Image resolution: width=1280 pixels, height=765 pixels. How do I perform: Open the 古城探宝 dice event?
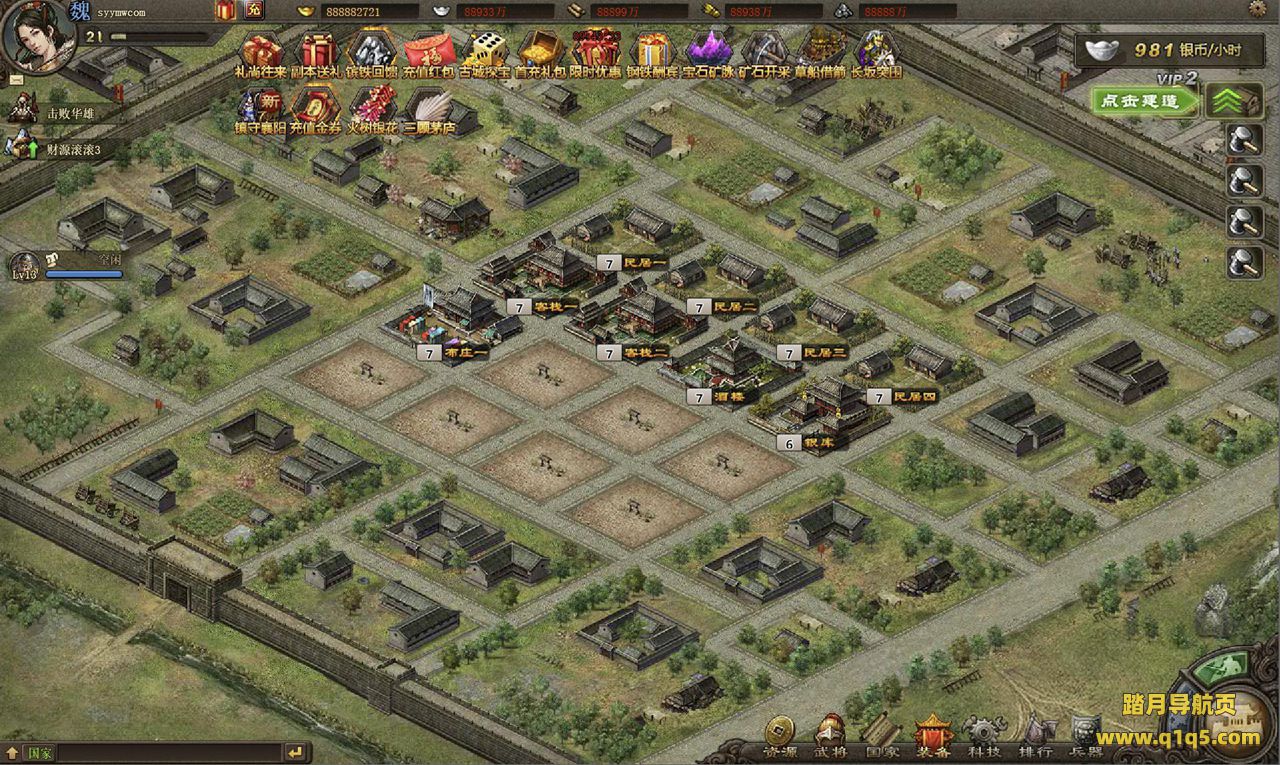(x=487, y=54)
